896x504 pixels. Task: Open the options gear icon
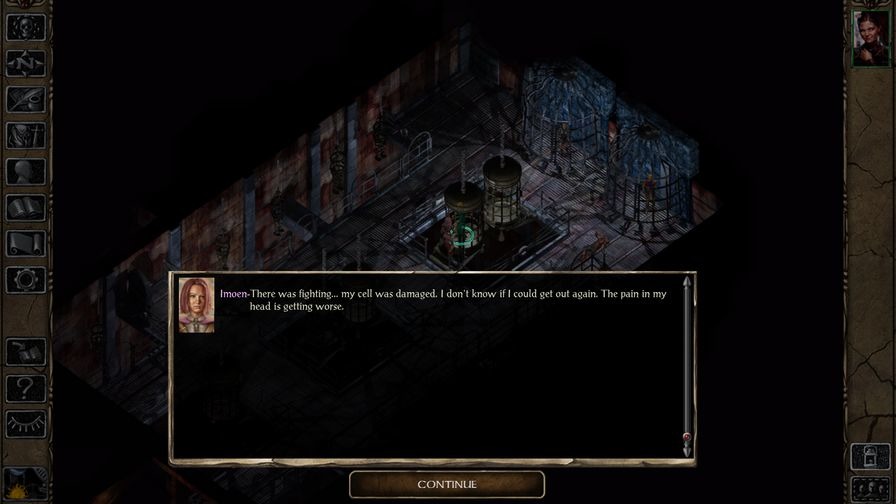(25, 279)
